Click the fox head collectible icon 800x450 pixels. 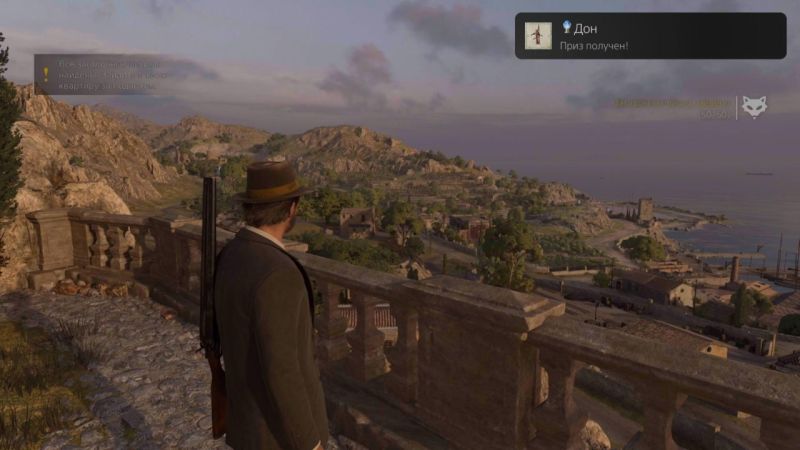pos(752,107)
